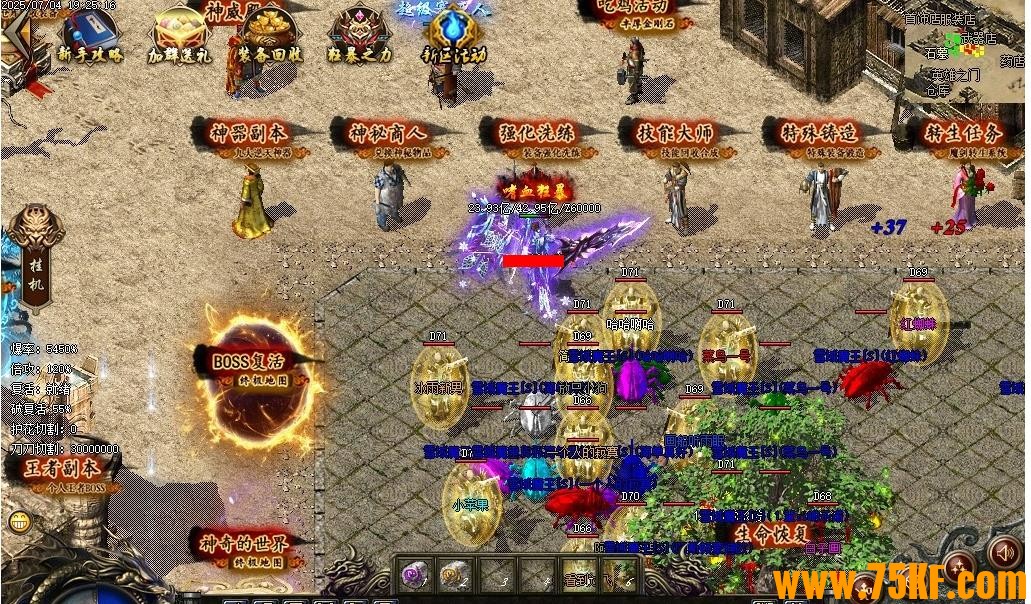
Task: Click the 加群送礼 gift chest icon
Action: (180, 36)
